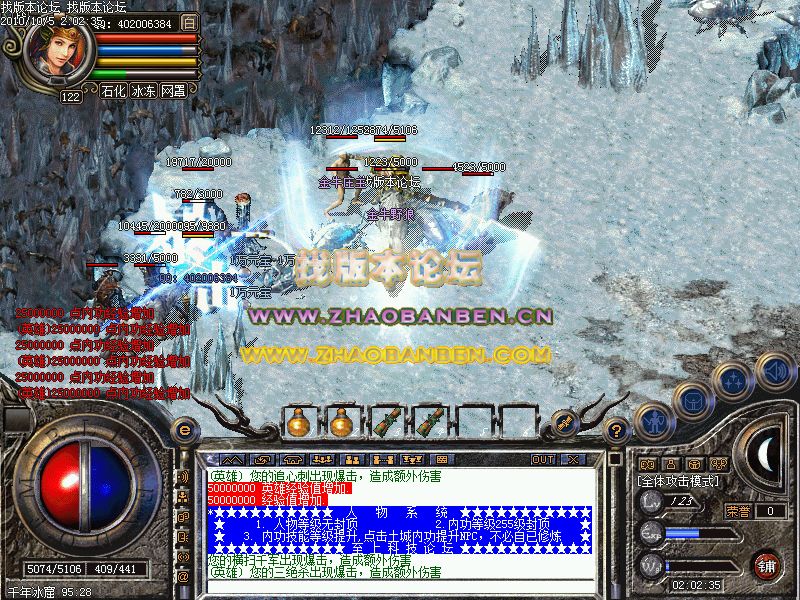Click the 荣誉 honor label
The width and height of the screenshot is (800, 600).
738,511
